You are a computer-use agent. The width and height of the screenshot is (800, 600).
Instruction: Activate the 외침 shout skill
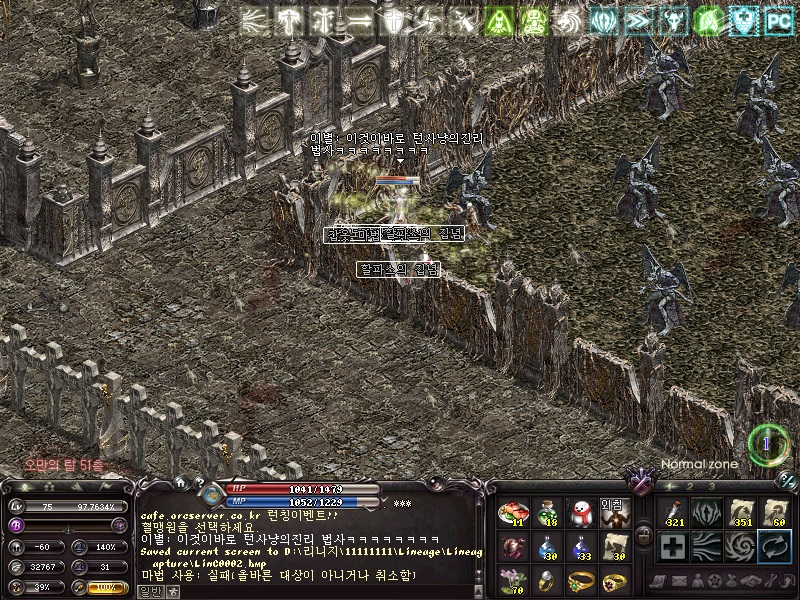pos(613,513)
